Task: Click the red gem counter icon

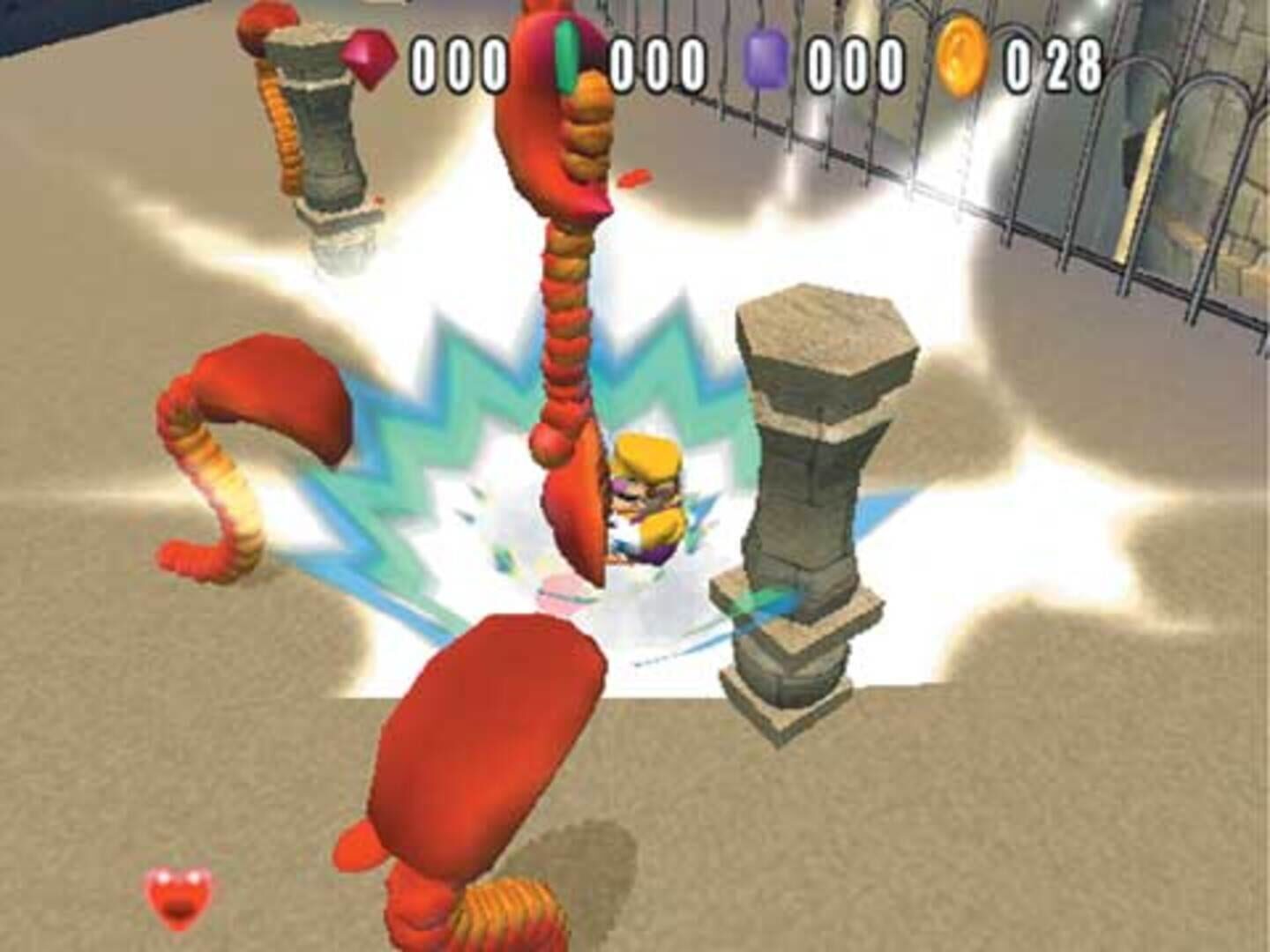Action: [x=370, y=56]
